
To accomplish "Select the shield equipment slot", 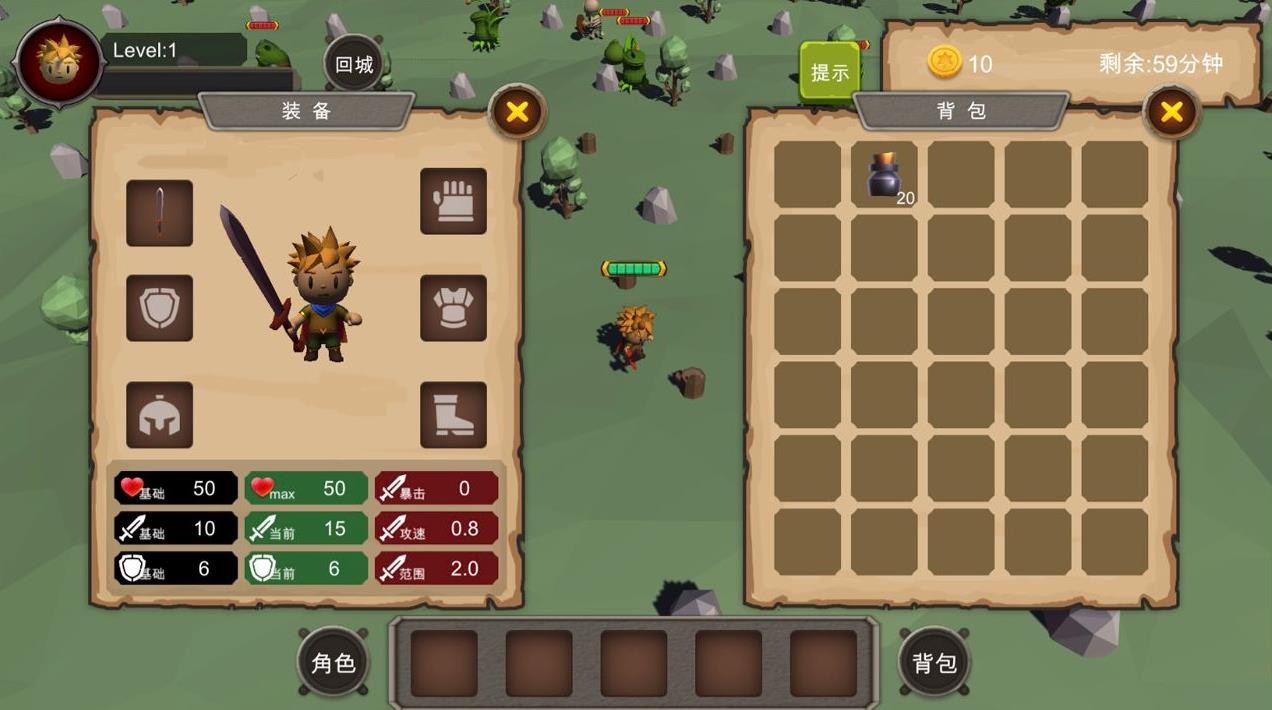I will pos(159,308).
